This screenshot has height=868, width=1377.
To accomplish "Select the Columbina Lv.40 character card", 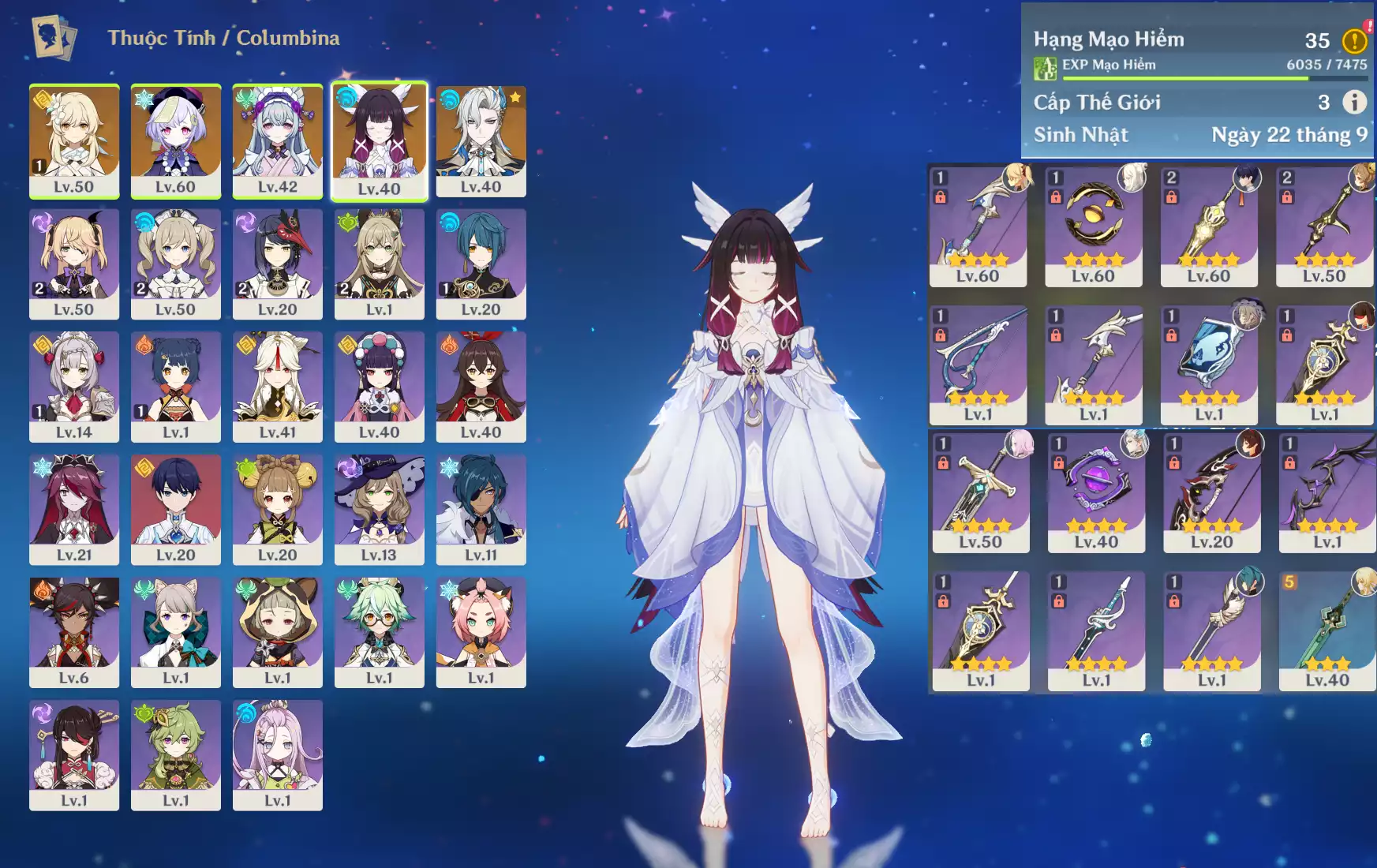I will 380,140.
